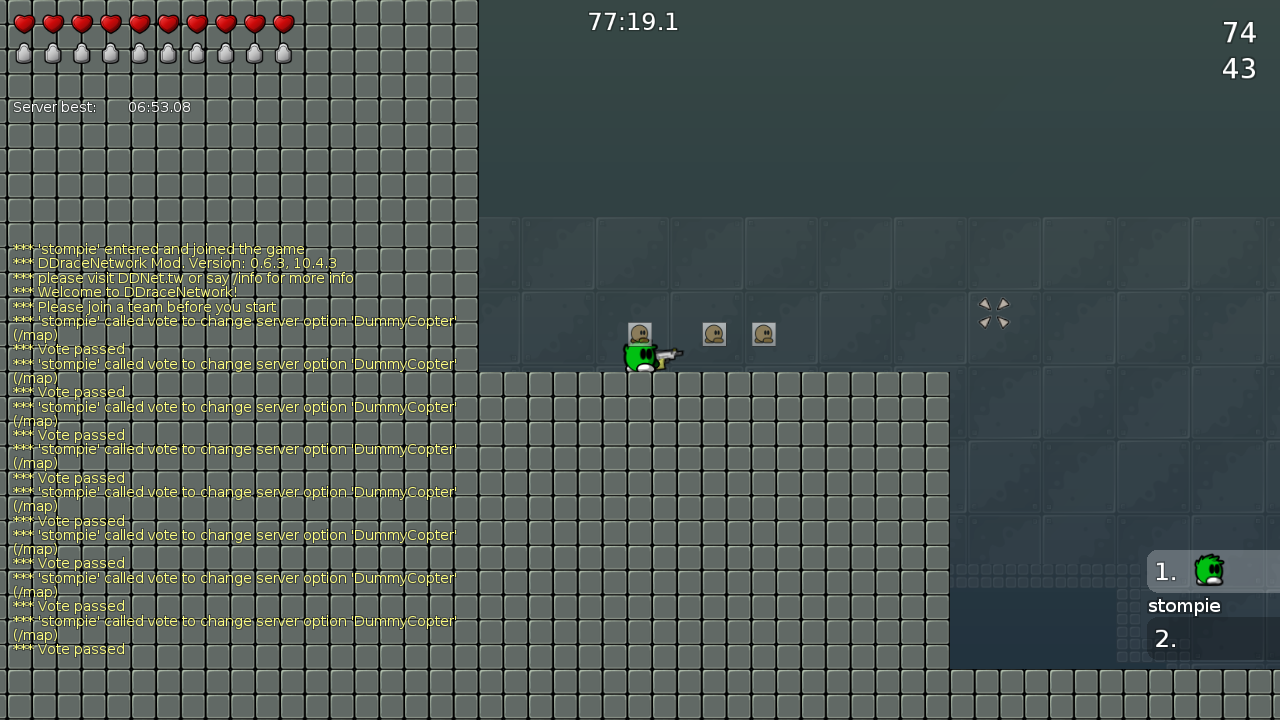Click the green tee character on the platform
Image resolution: width=1280 pixels, height=720 pixels.
[640, 356]
